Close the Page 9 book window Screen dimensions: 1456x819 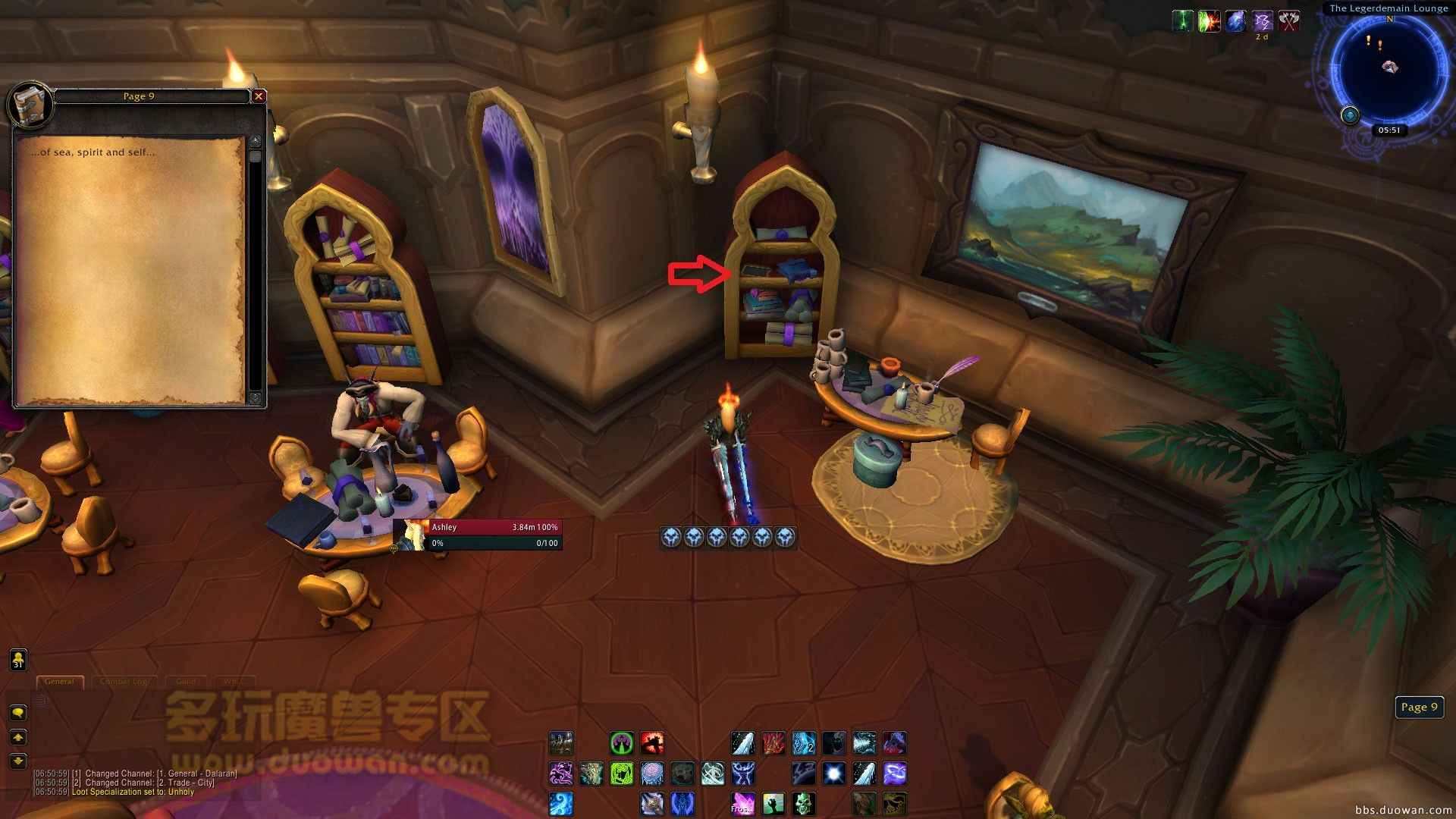[x=259, y=96]
